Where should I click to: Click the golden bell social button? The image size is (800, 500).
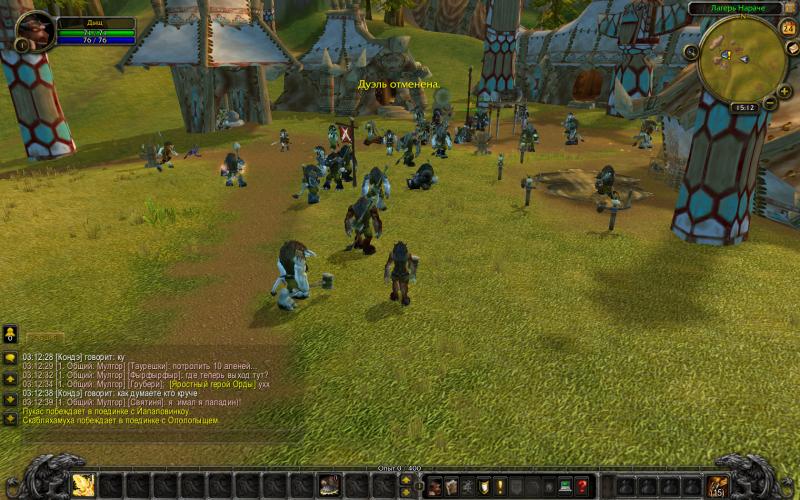10,333
